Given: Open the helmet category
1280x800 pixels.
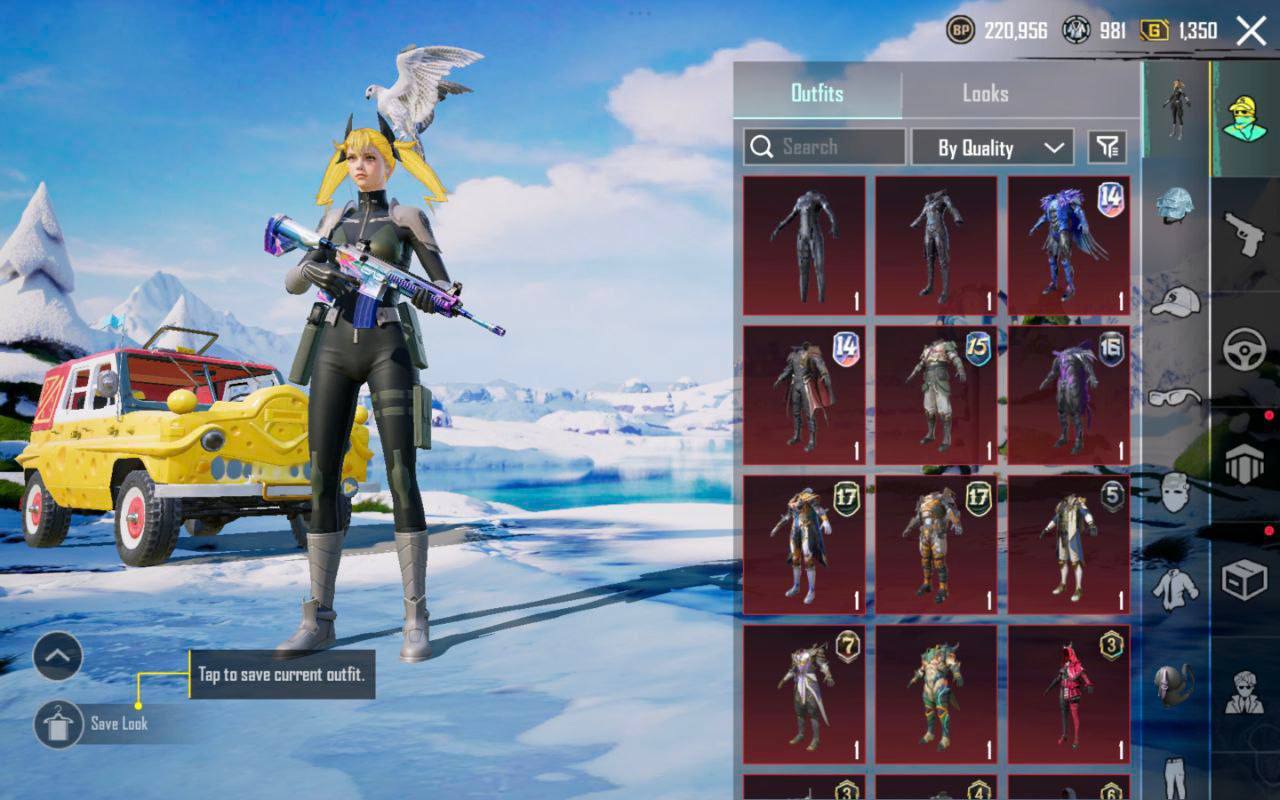Looking at the screenshot, I should (1175, 205).
